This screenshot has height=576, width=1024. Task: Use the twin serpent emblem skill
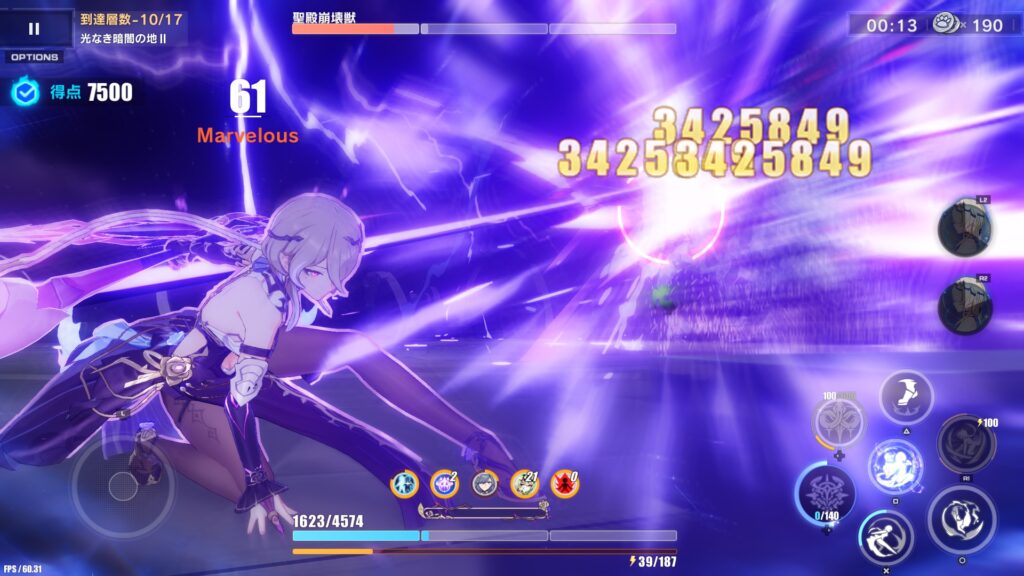[x=838, y=421]
